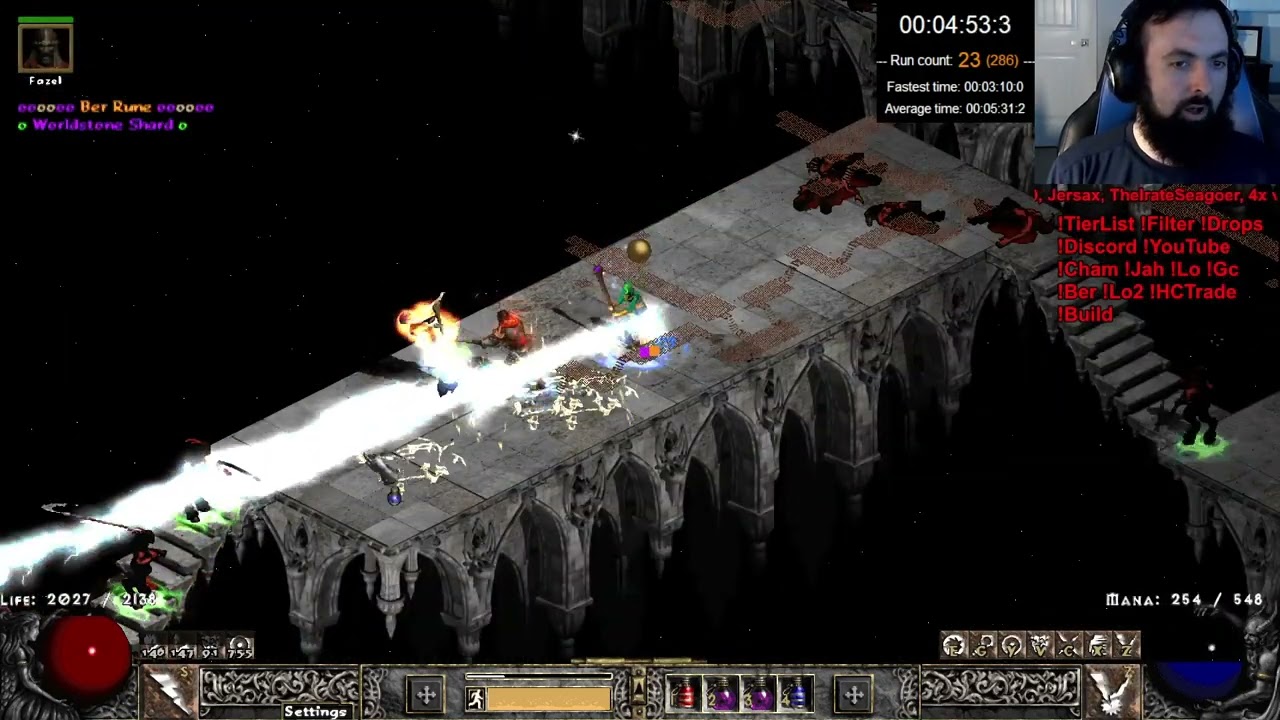Select the left lightning skill icon
This screenshot has width=1280, height=720.
tap(167, 690)
